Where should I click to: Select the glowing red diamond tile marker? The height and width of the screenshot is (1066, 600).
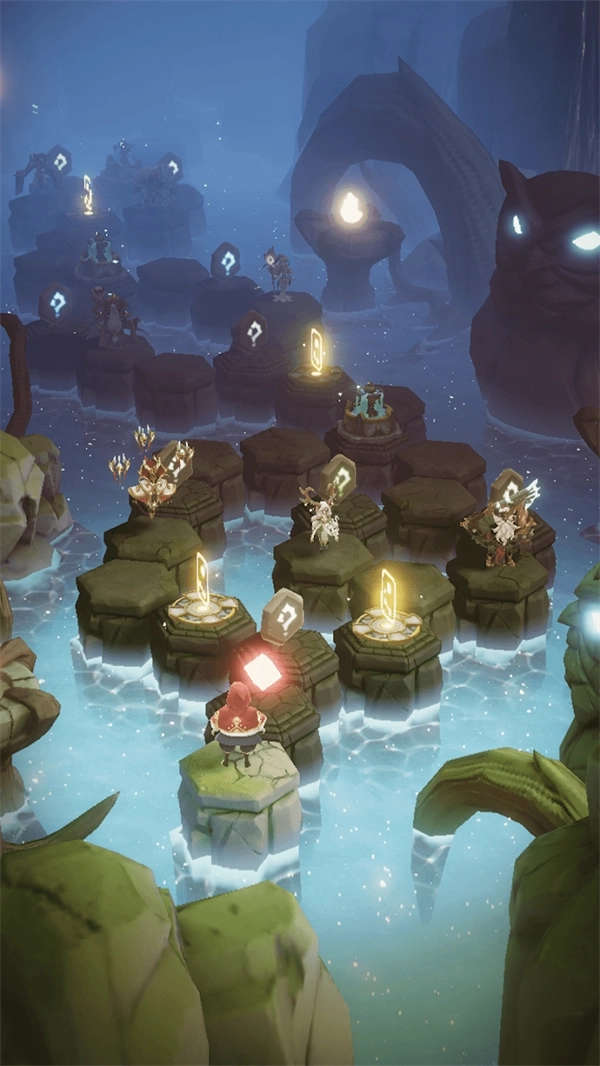tap(262, 672)
